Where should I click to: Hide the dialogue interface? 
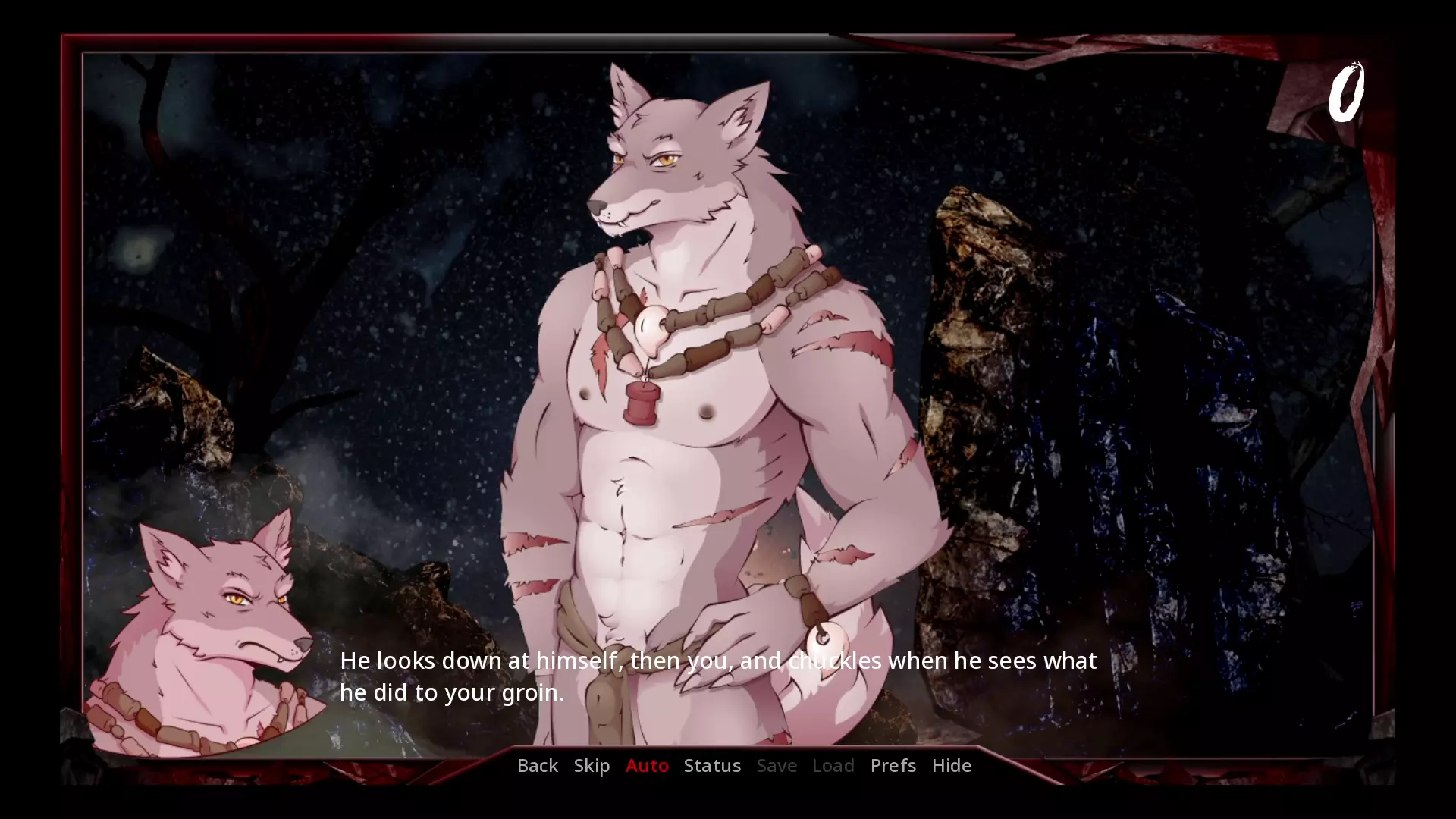click(x=951, y=765)
